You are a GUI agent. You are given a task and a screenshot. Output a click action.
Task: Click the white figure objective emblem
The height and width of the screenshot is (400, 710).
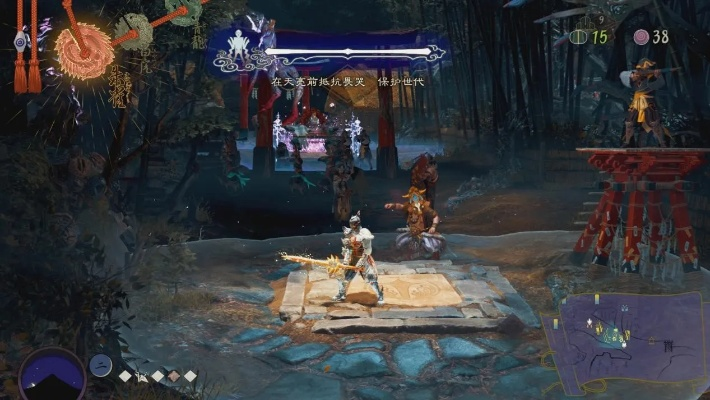(x=240, y=47)
